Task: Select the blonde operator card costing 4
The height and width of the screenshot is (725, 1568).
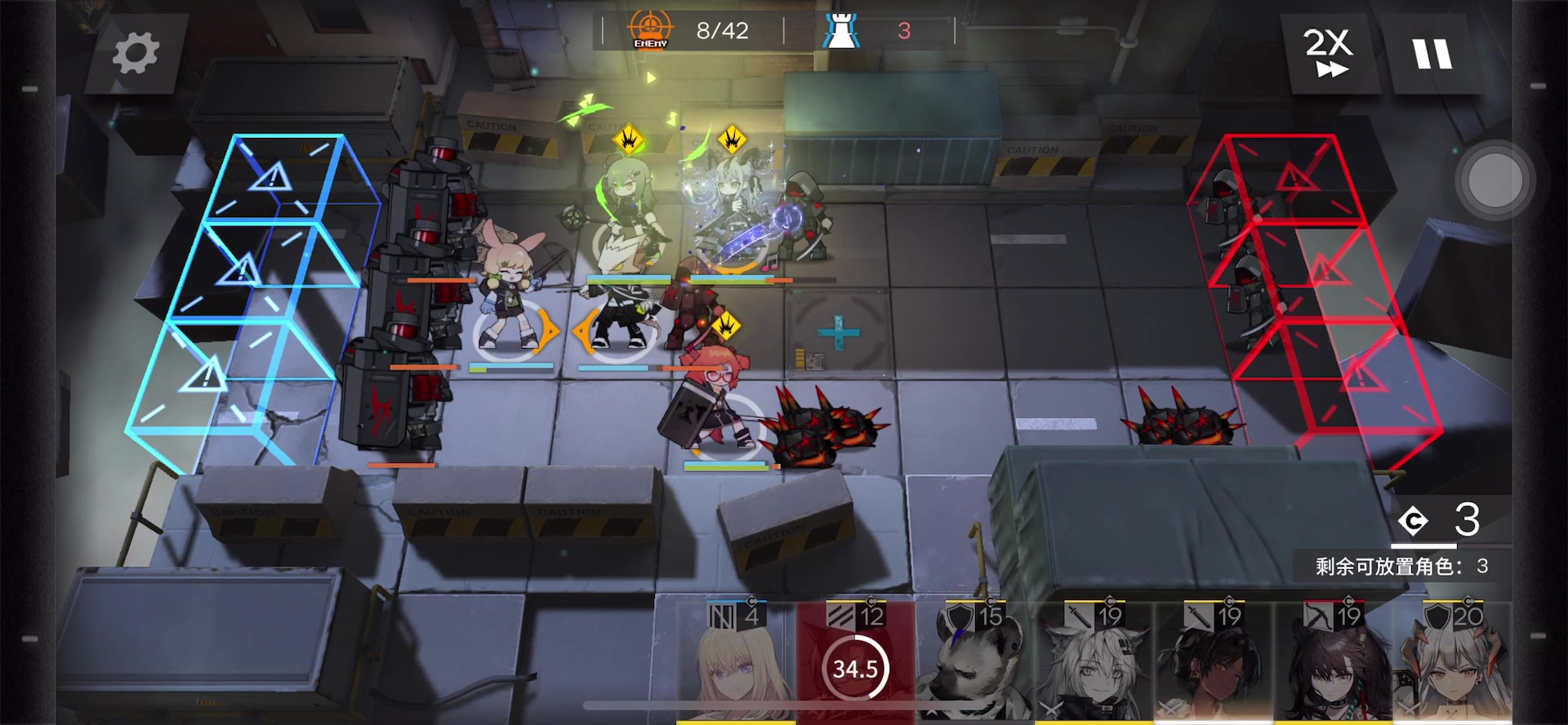Action: pyautogui.click(x=735, y=663)
